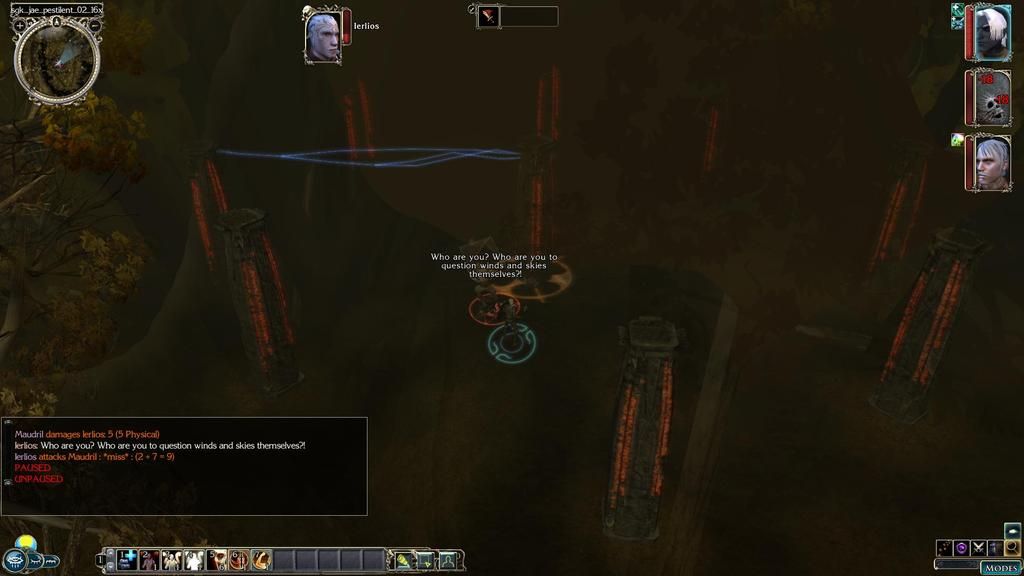Click Ierlios target portrait
Screen dimensions: 1024x576
click(x=323, y=37)
